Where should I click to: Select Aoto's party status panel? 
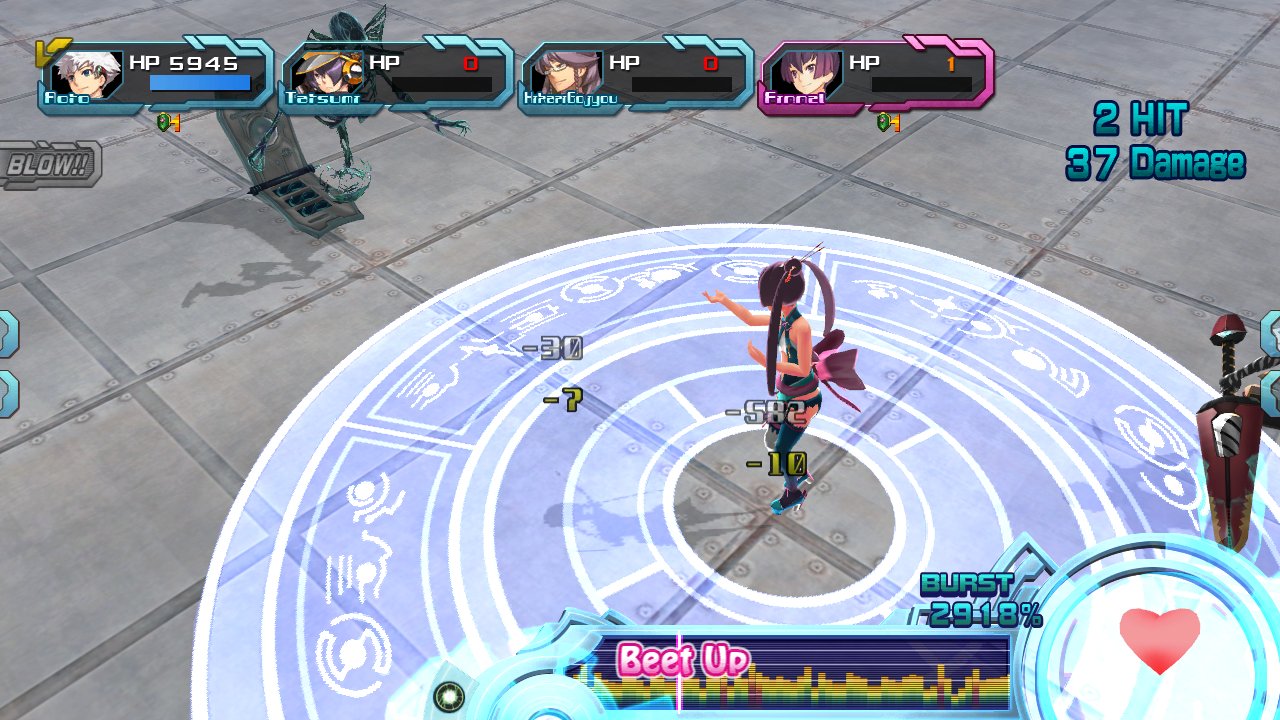tap(155, 75)
